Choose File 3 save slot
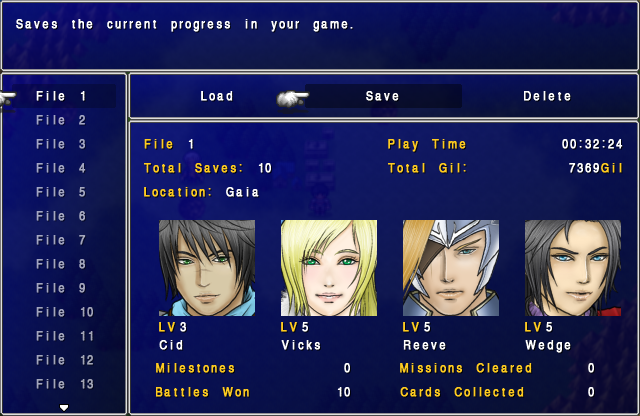This screenshot has height=416, width=640. point(61,145)
